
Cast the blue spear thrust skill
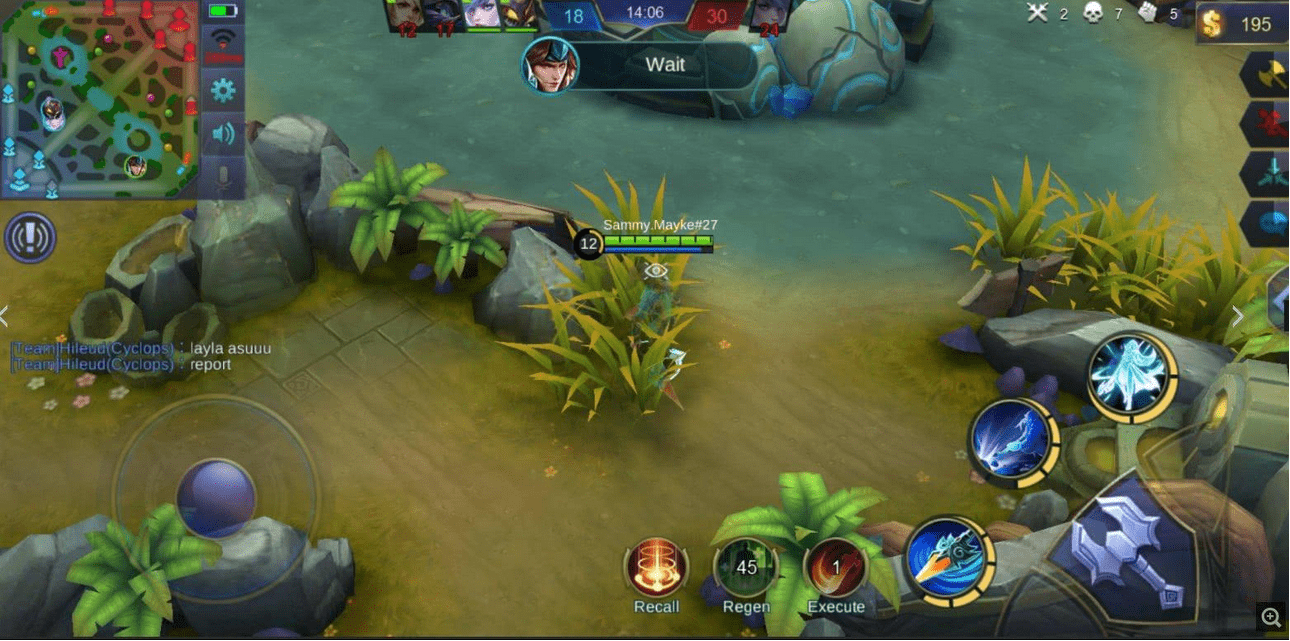1014,441
